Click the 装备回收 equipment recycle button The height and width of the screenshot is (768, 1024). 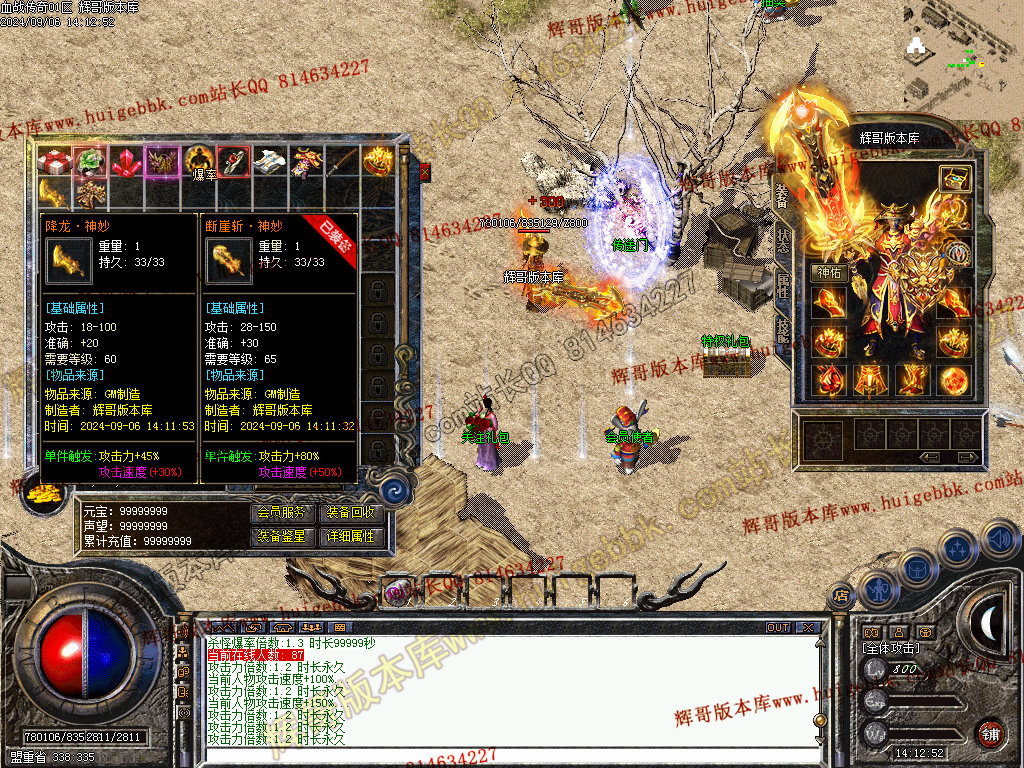(350, 512)
